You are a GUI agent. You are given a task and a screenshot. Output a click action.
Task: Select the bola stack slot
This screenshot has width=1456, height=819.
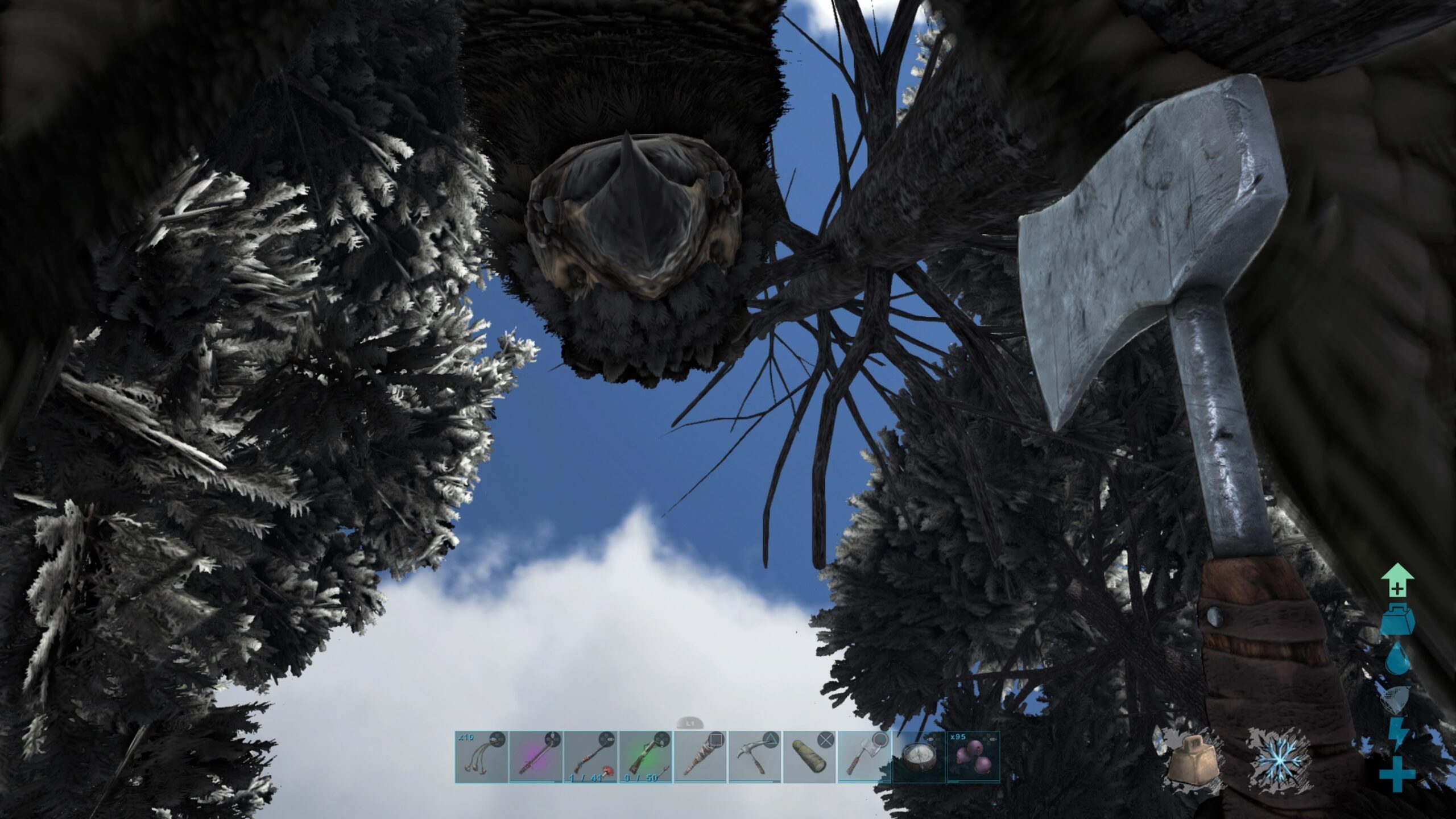tap(481, 757)
